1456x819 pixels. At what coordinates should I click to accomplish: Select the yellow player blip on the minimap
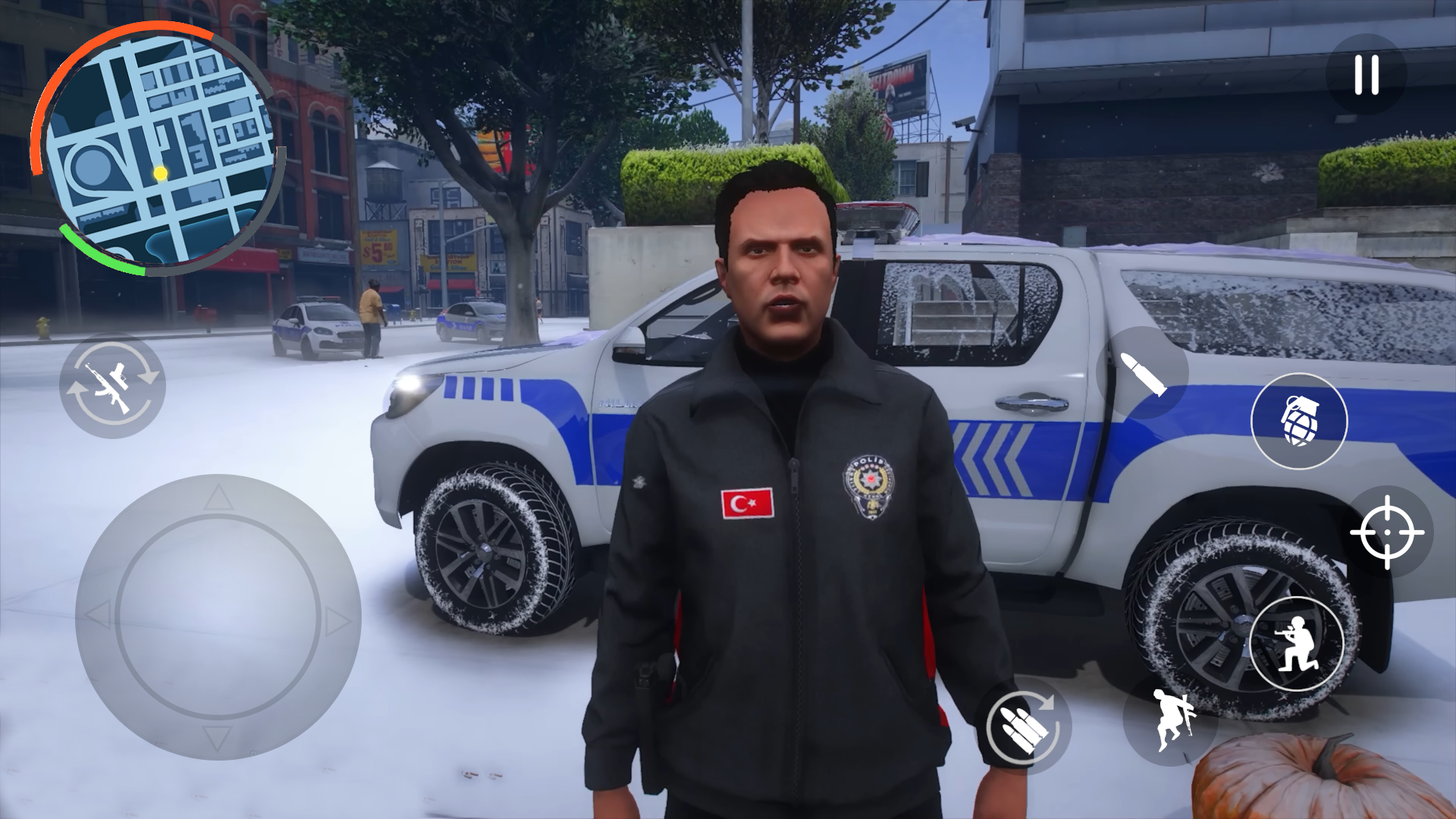point(159,173)
